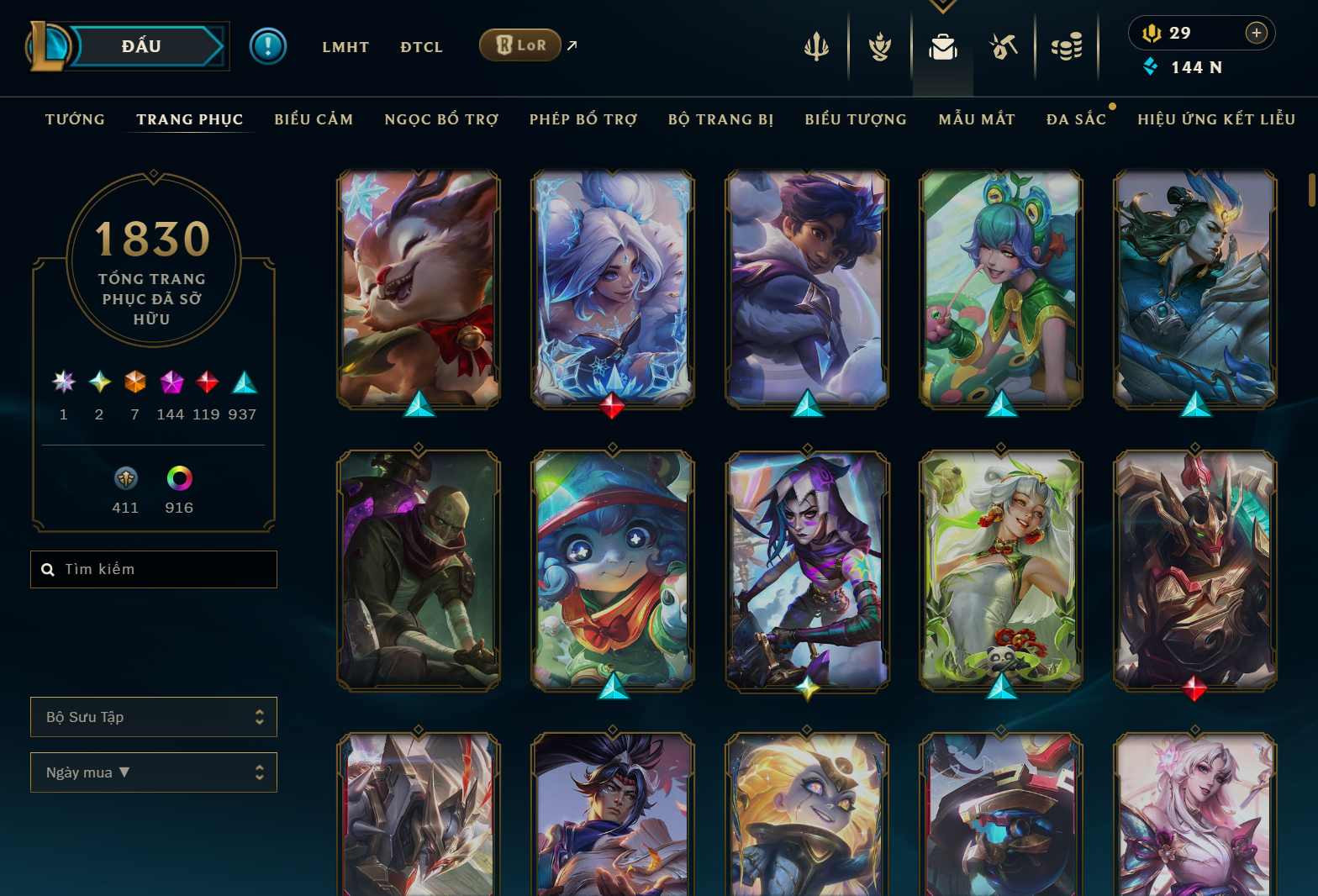The image size is (1318, 896).
Task: Switch to the BIỂU CẢM tab
Action: point(314,119)
